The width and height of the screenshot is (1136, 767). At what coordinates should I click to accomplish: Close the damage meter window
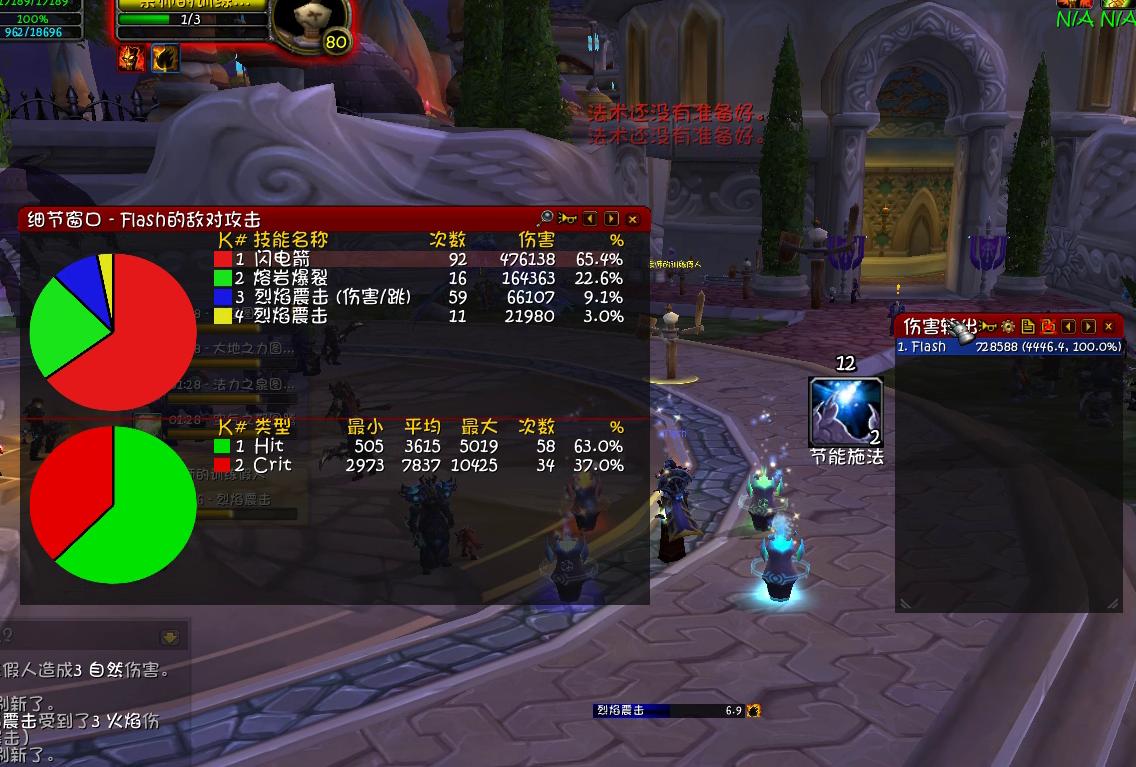point(1108,327)
